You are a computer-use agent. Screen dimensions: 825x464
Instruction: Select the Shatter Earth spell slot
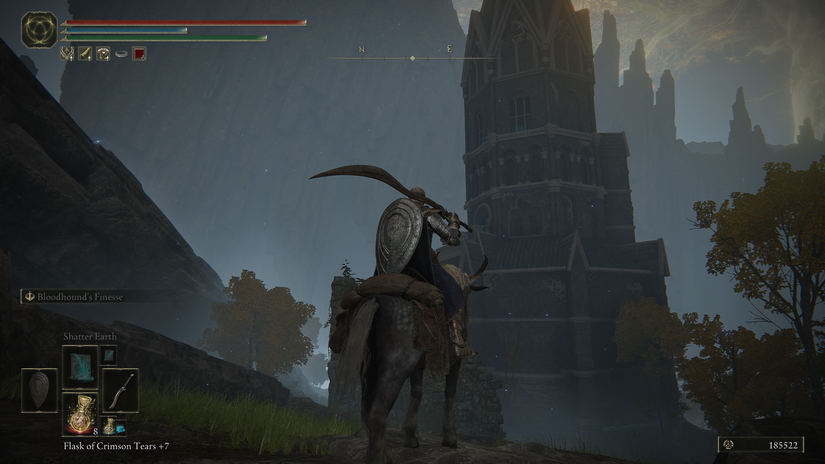click(80, 367)
